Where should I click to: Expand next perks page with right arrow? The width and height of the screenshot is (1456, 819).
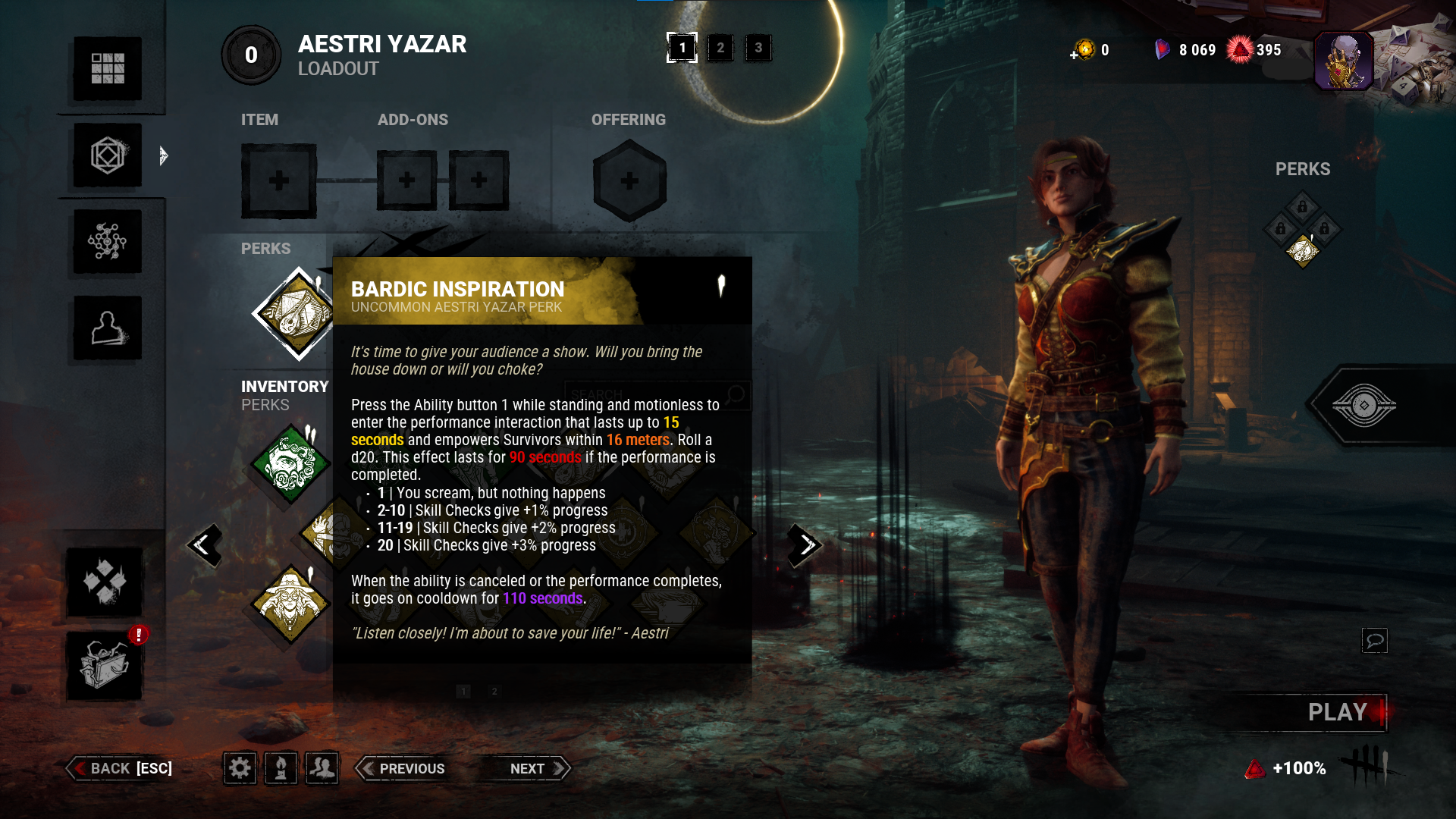click(x=804, y=545)
